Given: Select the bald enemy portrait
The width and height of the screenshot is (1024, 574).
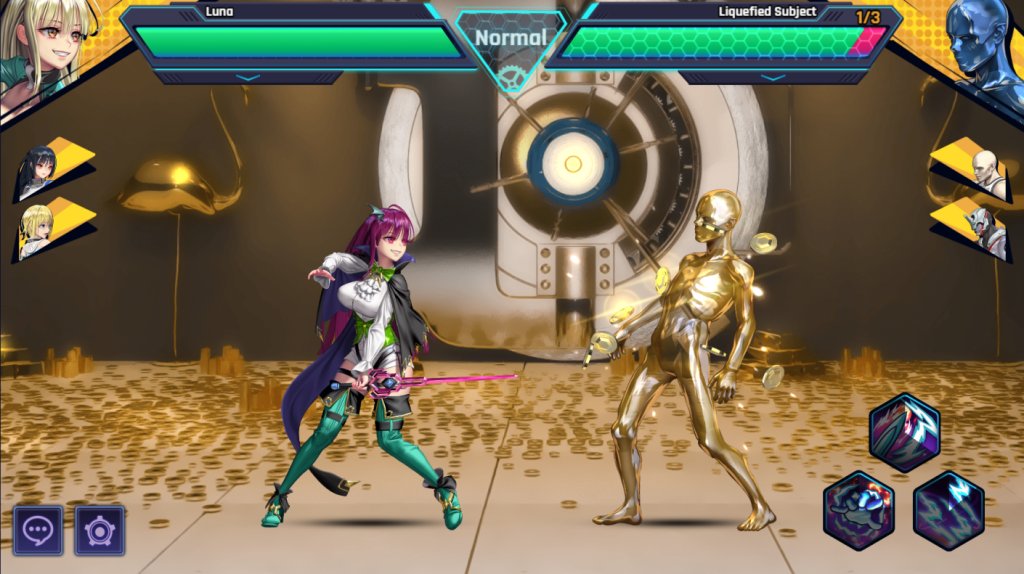Looking at the screenshot, I should [983, 172].
